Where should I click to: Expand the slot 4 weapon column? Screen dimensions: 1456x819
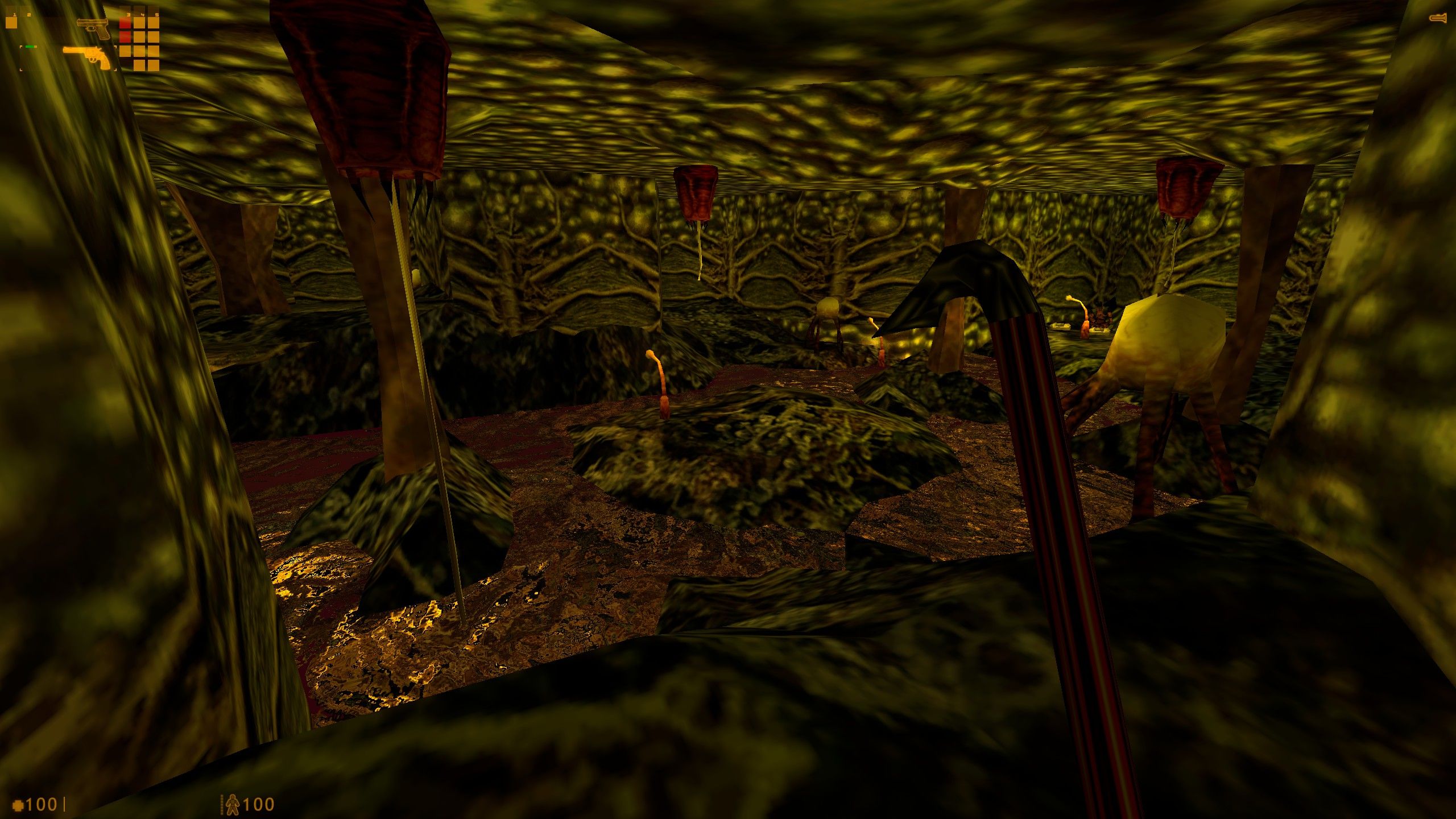pyautogui.click(x=143, y=14)
